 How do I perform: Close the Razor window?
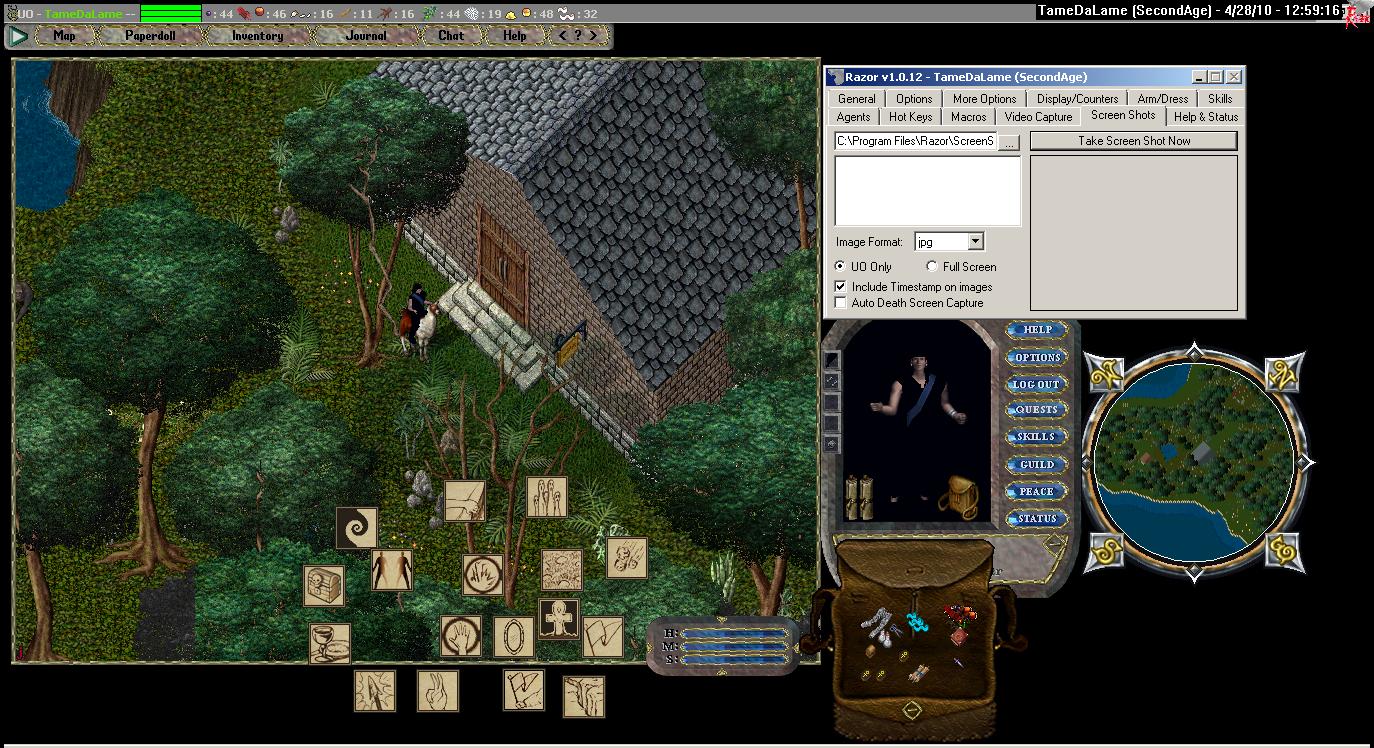point(1234,77)
